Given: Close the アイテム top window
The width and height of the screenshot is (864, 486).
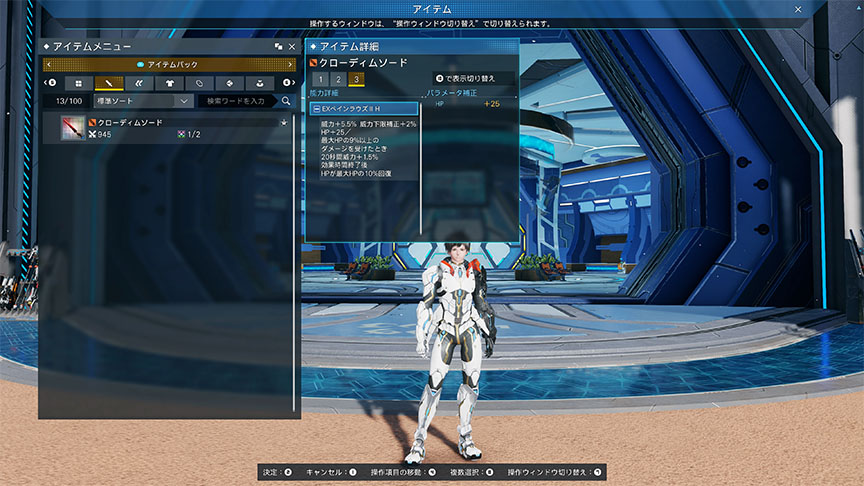Looking at the screenshot, I should point(797,8).
